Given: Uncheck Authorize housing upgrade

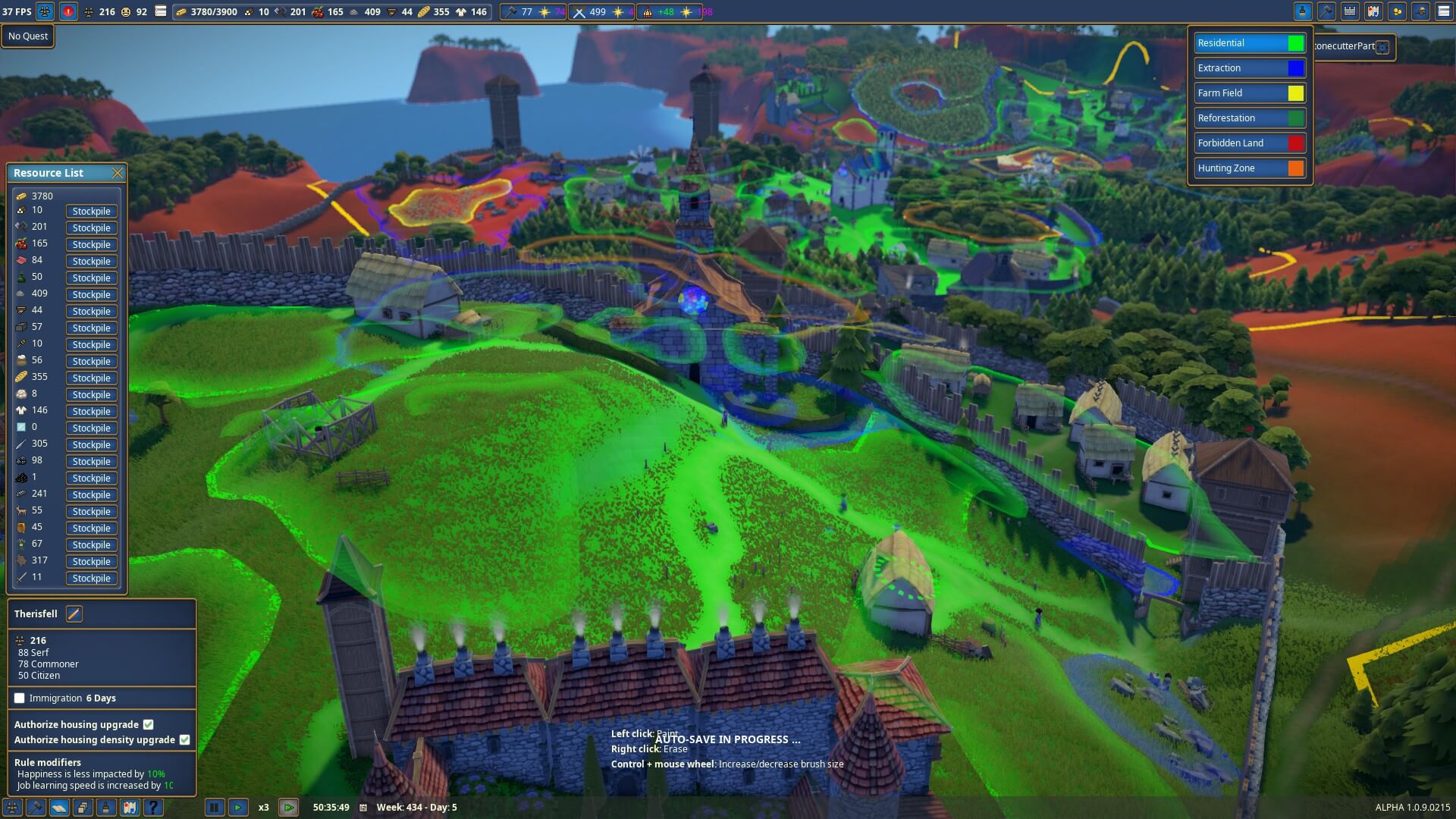Looking at the screenshot, I should (x=149, y=725).
